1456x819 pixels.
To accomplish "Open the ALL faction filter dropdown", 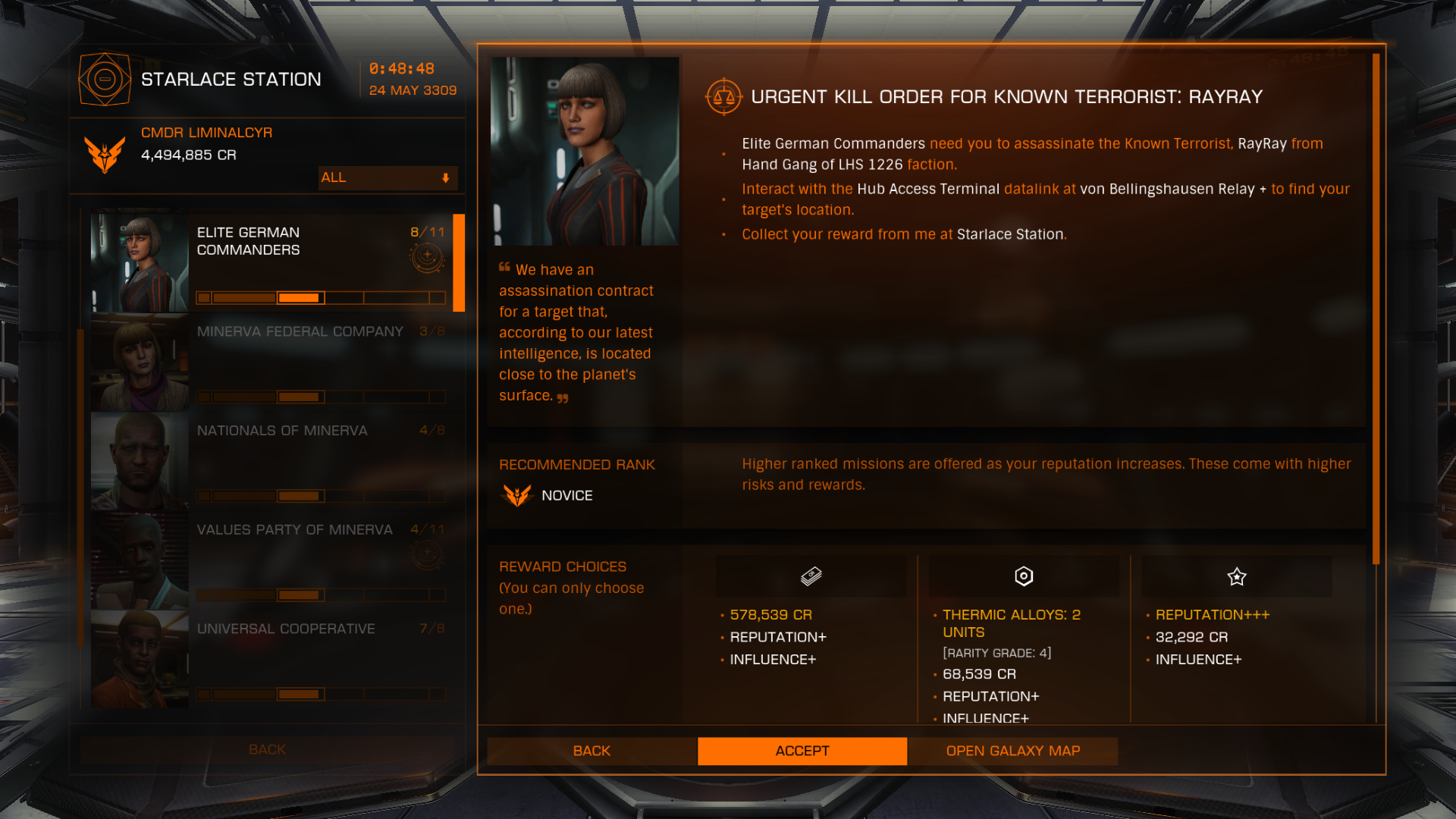I will point(388,177).
